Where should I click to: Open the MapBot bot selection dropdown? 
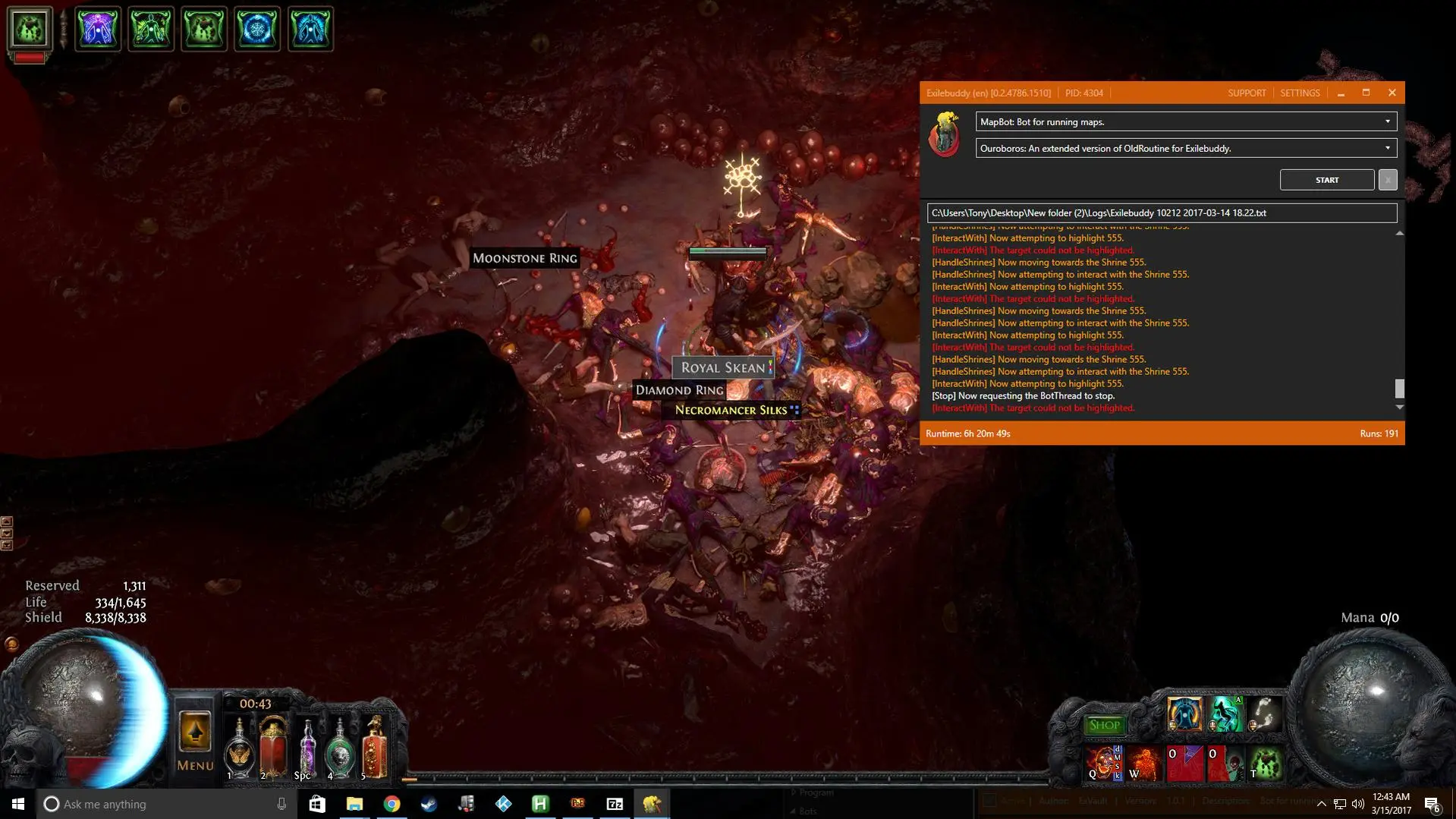[x=1185, y=121]
